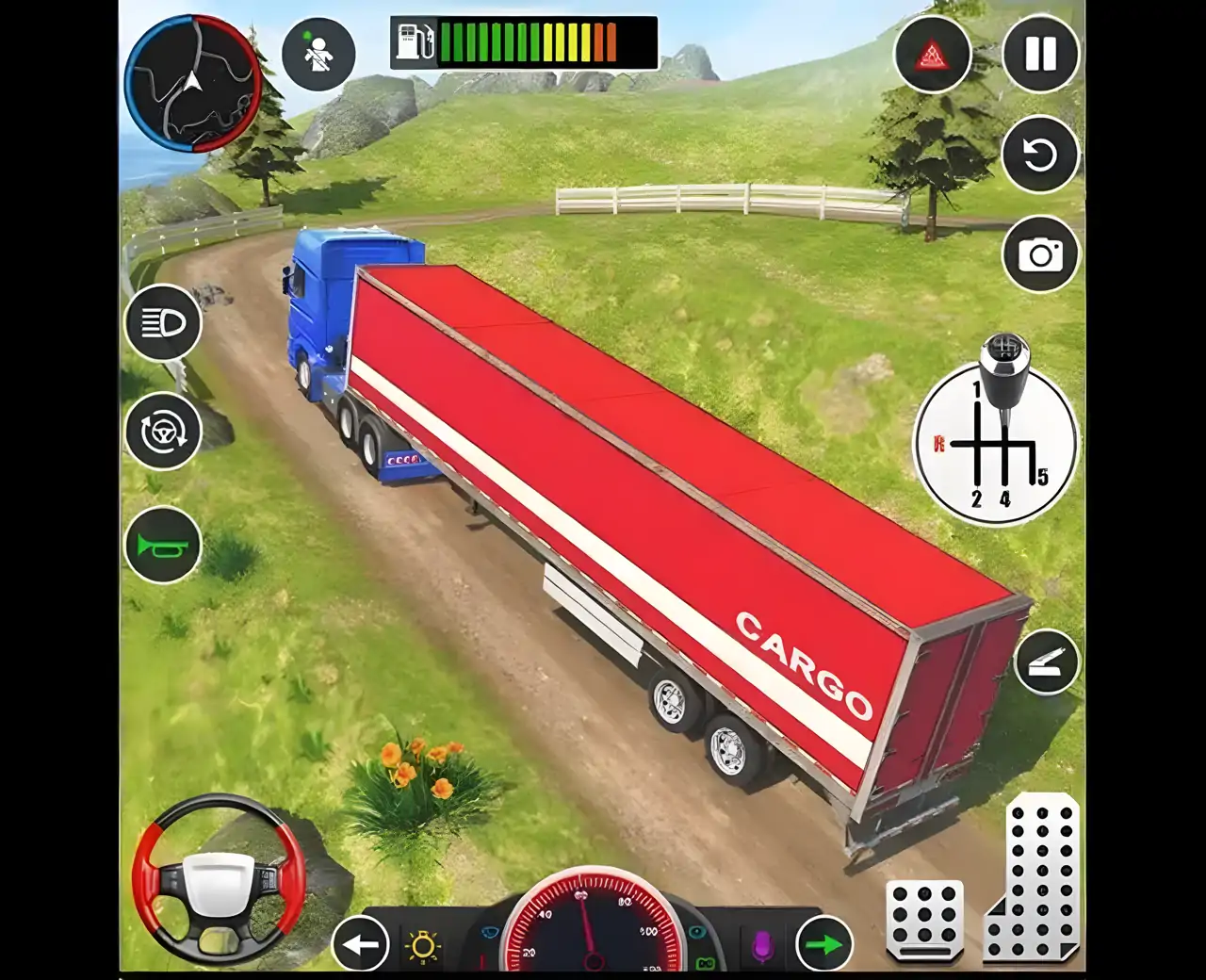Image resolution: width=1206 pixels, height=980 pixels.
Task: Tap the purple microphone icon
Action: pos(762,946)
